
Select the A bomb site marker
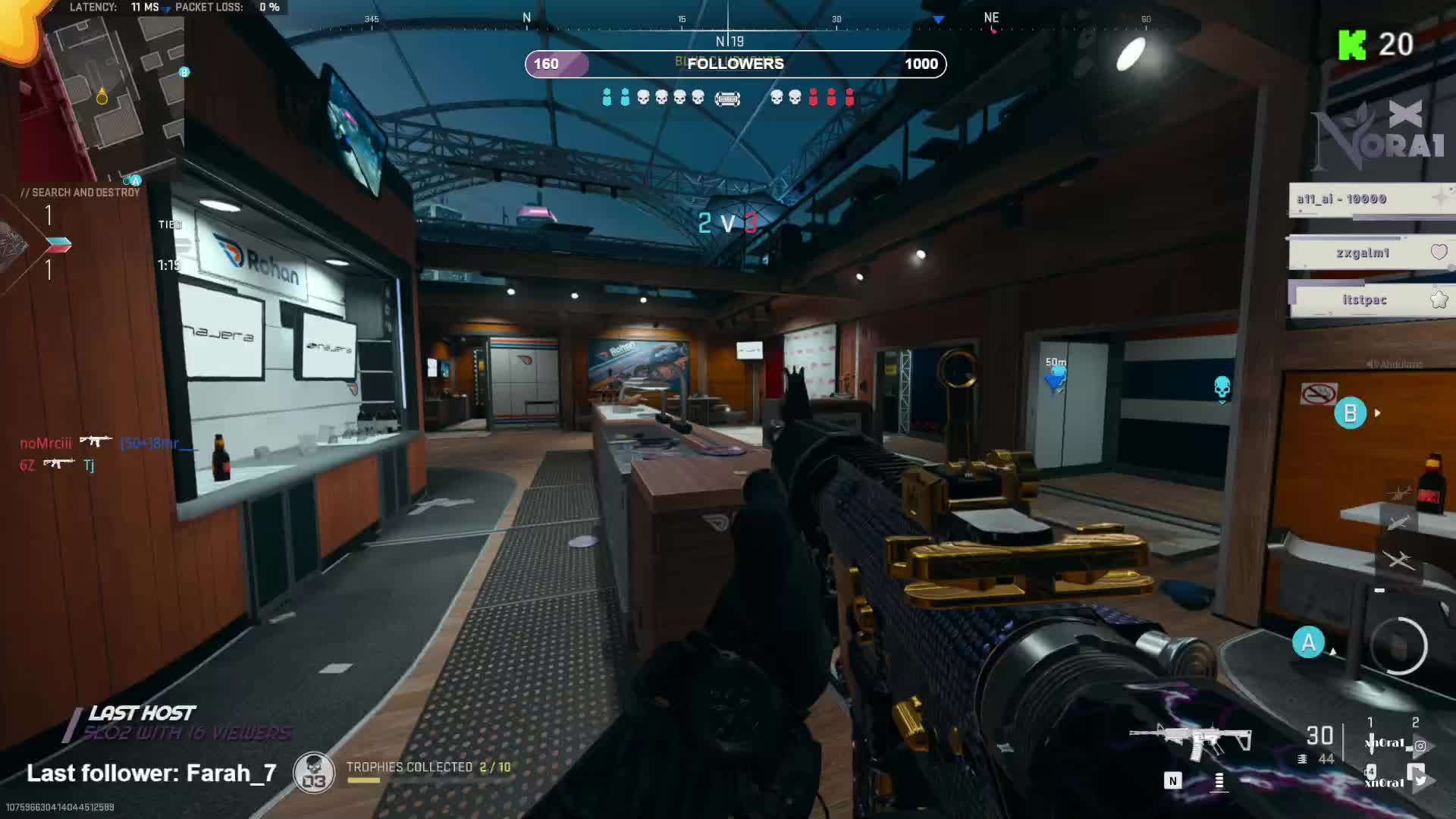tap(1308, 642)
